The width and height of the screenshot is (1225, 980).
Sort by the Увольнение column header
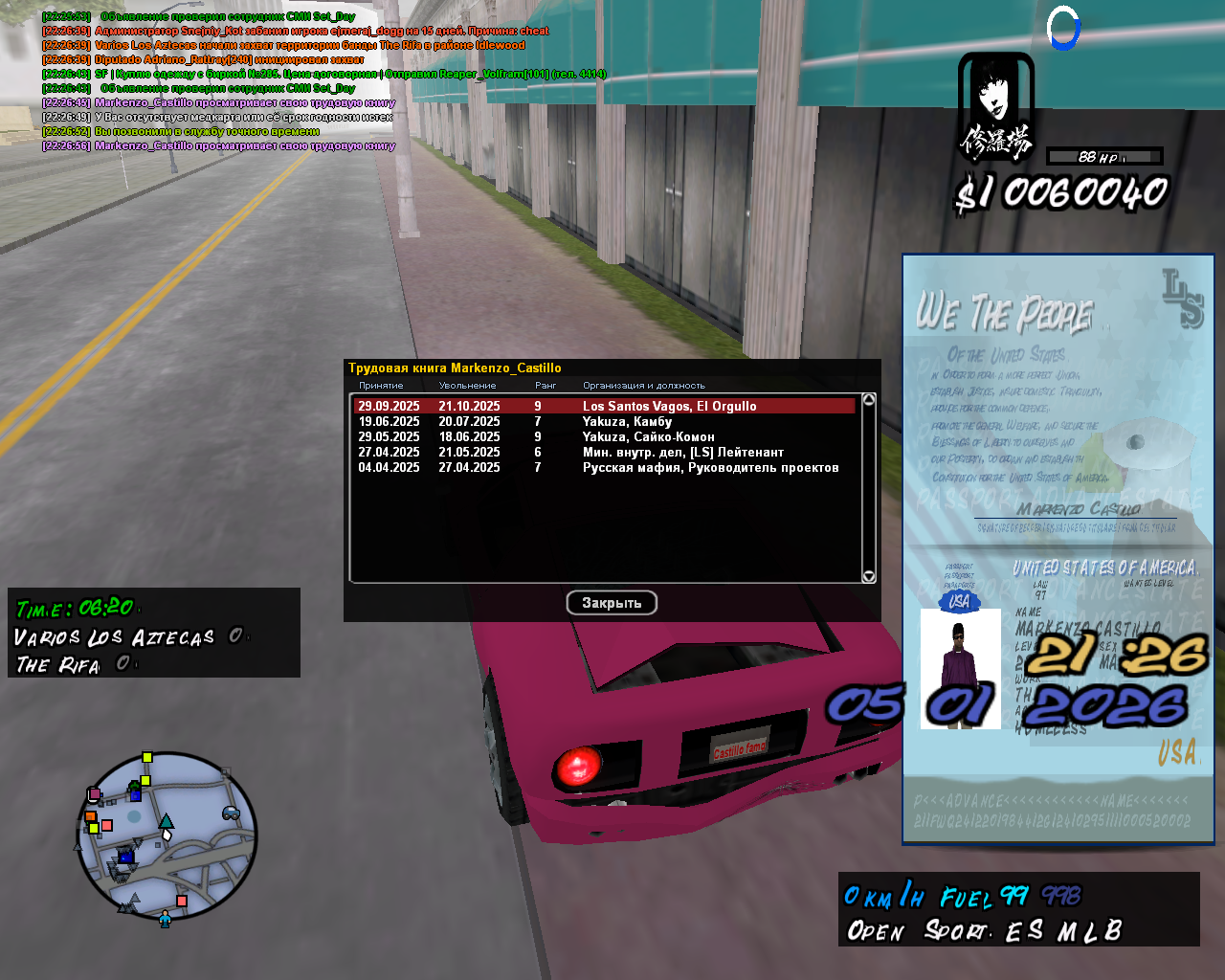coord(467,385)
